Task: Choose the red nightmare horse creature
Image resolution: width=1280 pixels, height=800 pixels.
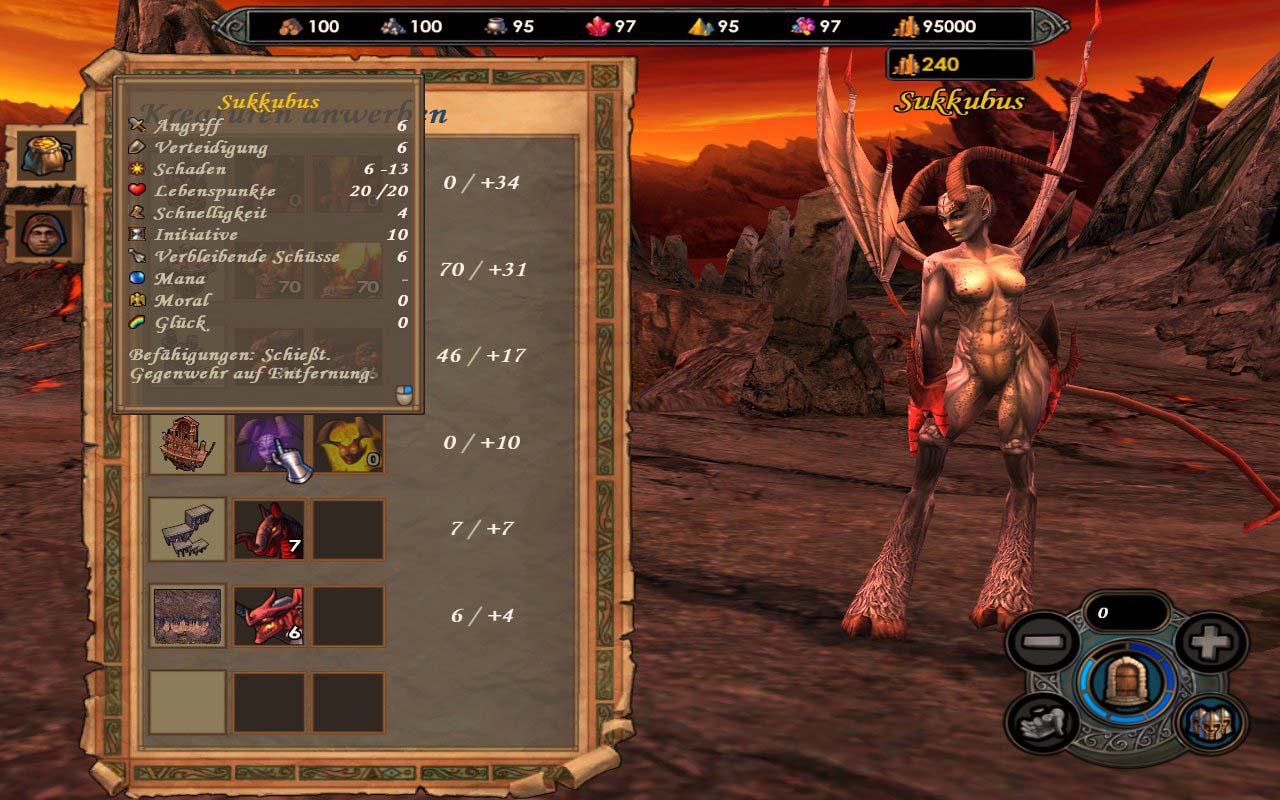Action: 268,529
